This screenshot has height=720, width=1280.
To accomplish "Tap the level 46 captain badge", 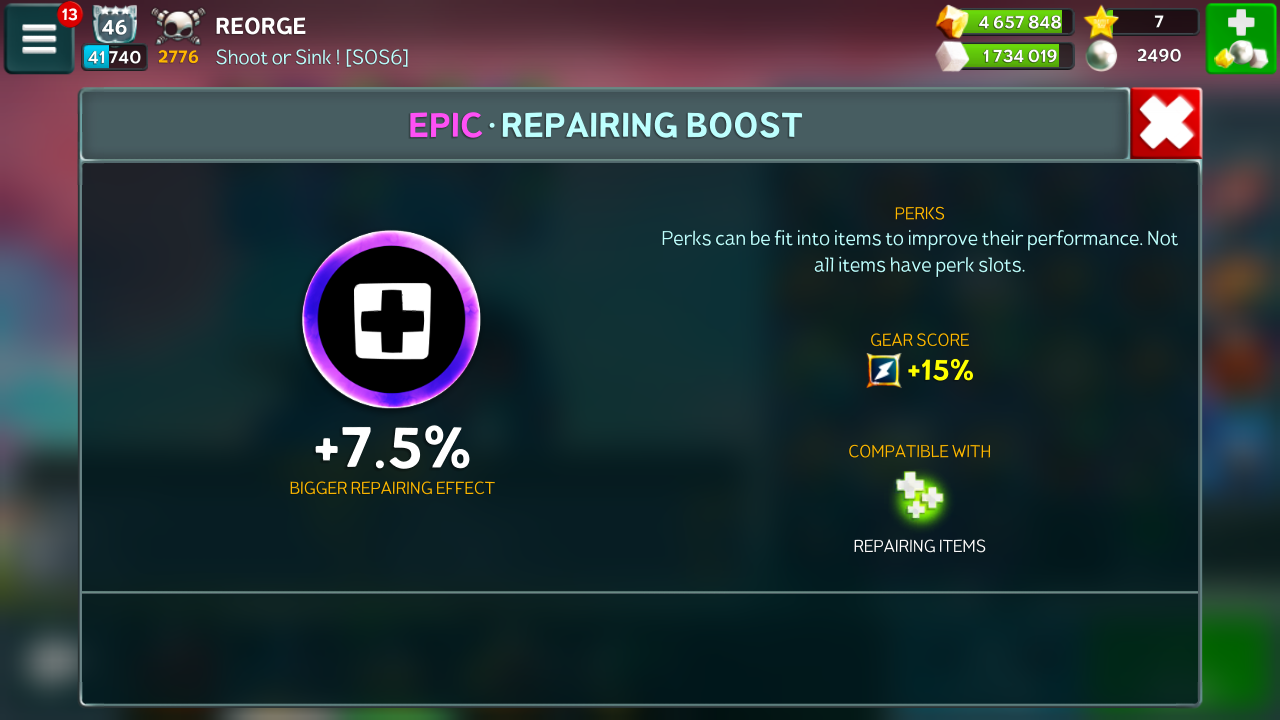I will point(114,24).
